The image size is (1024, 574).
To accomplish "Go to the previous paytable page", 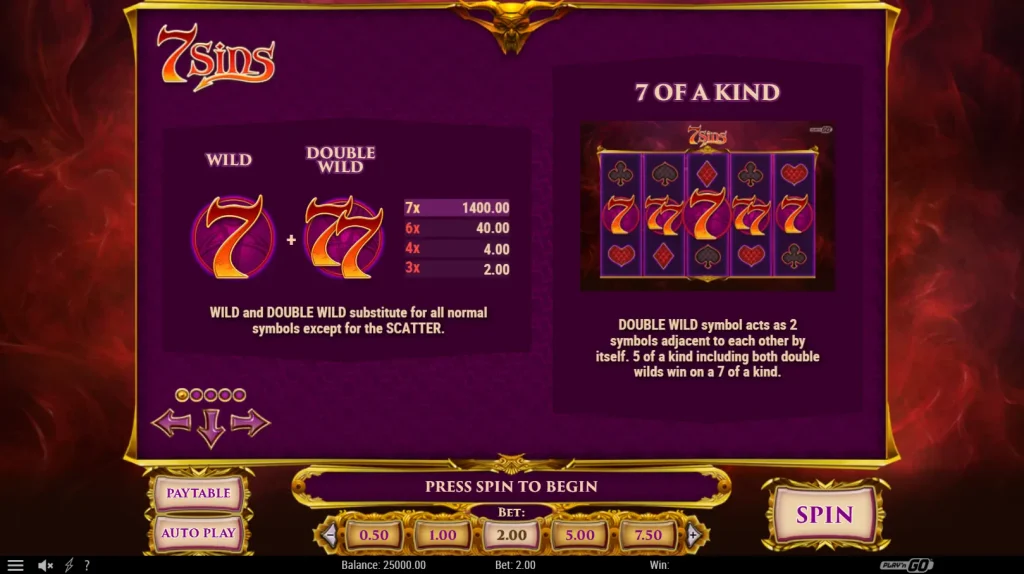I will [x=171, y=423].
